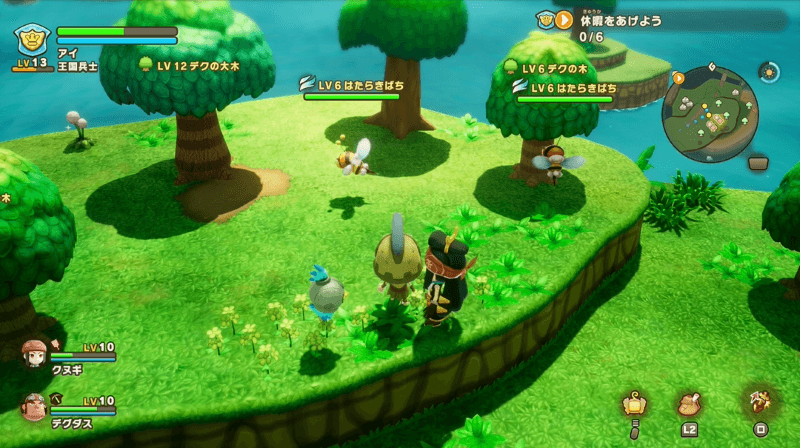Select party member デグダス portrait
The image size is (800, 448).
[x=34, y=406]
